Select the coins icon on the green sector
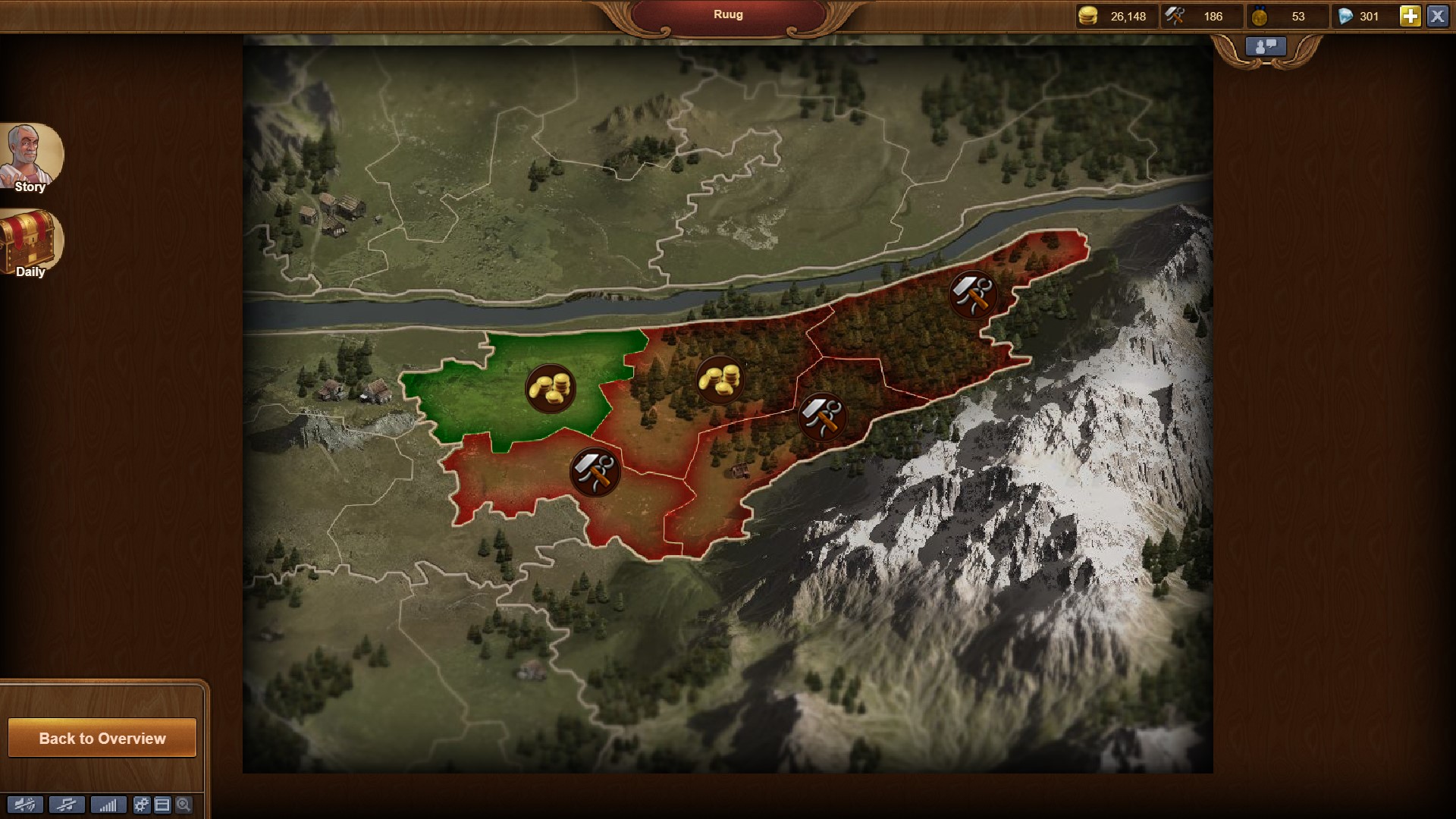The image size is (1456, 819). pyautogui.click(x=551, y=388)
